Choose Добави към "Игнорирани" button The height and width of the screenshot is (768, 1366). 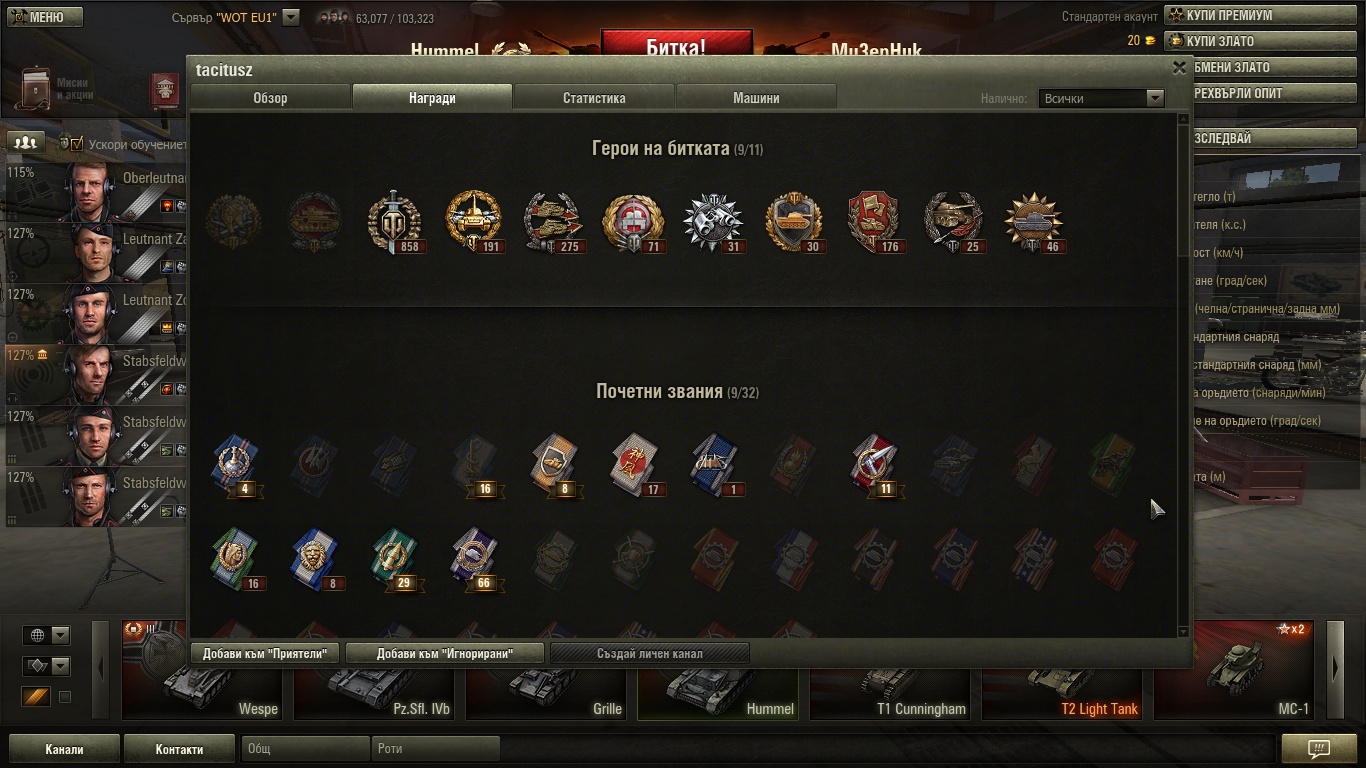(x=445, y=654)
